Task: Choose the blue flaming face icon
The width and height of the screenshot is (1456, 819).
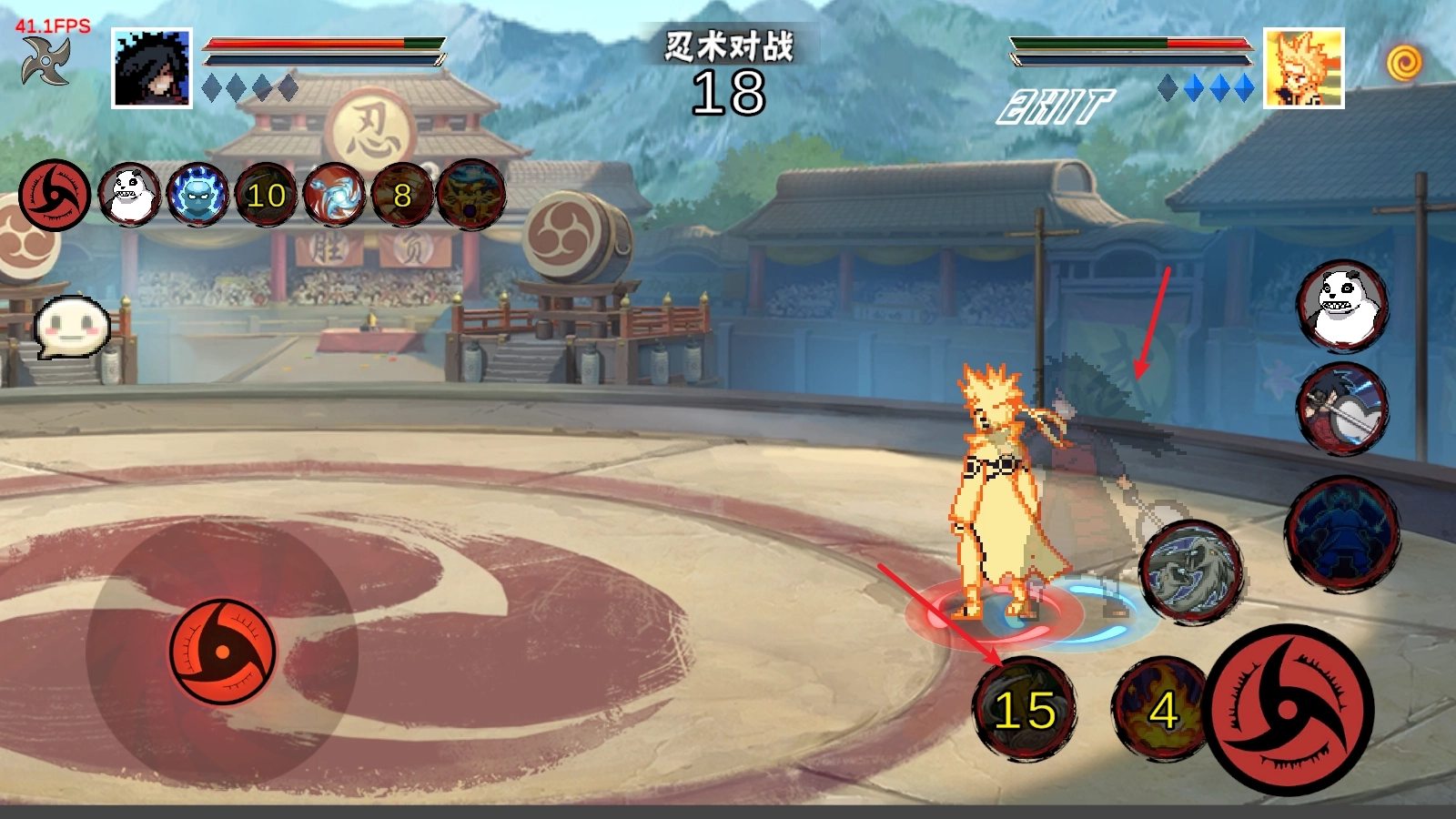Action: 197,195
